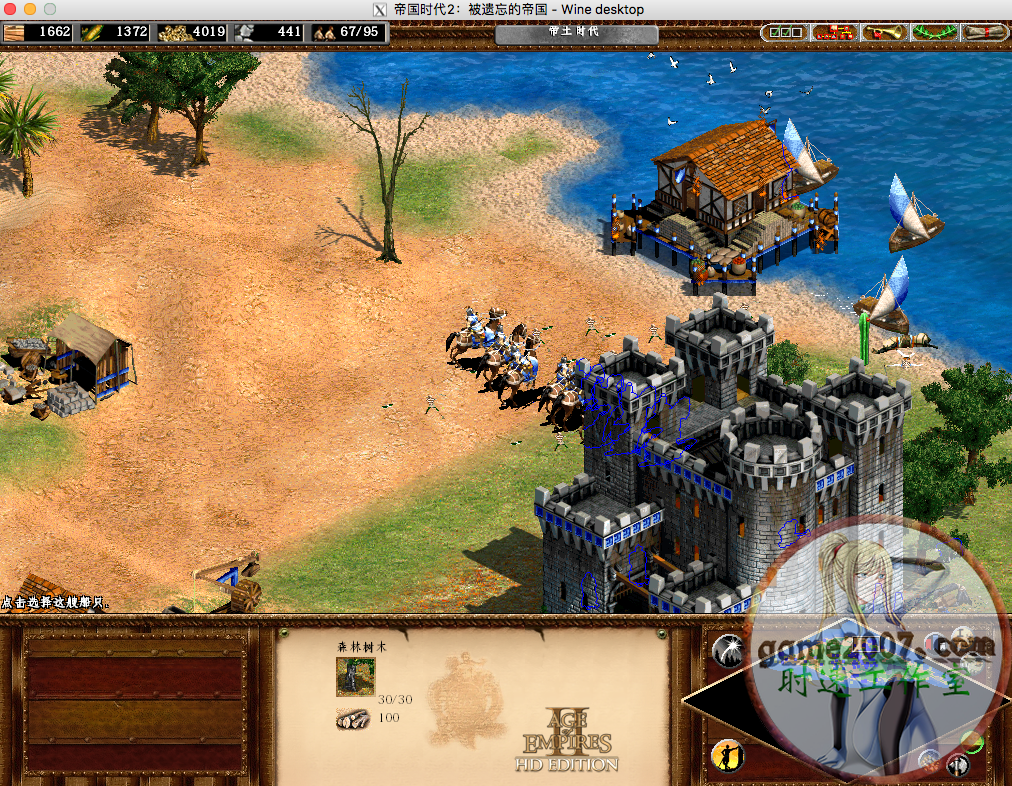Click the green laurel wreath button
Viewport: 1012px width, 786px height.
[x=934, y=32]
